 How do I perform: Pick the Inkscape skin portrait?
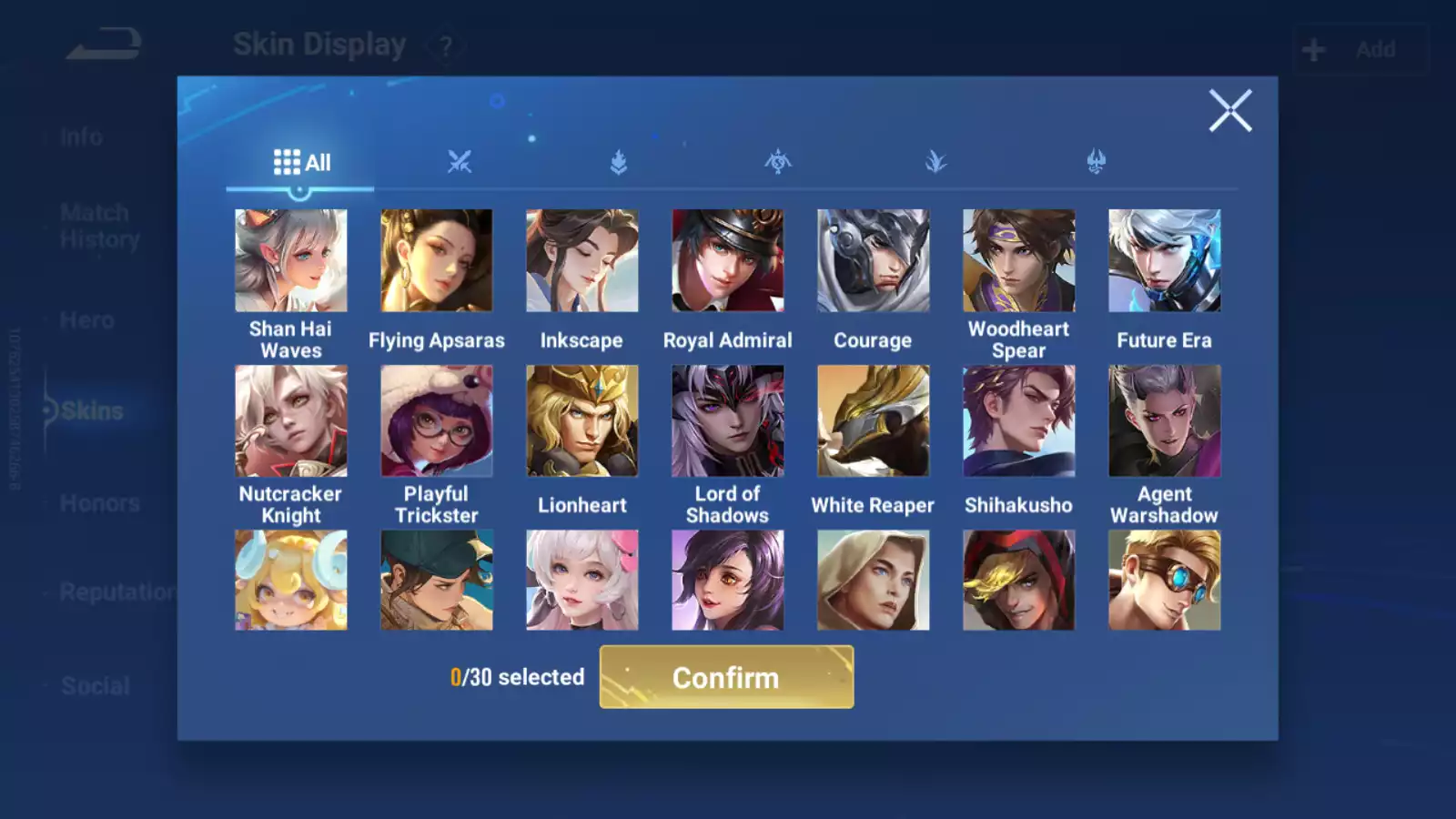581,261
